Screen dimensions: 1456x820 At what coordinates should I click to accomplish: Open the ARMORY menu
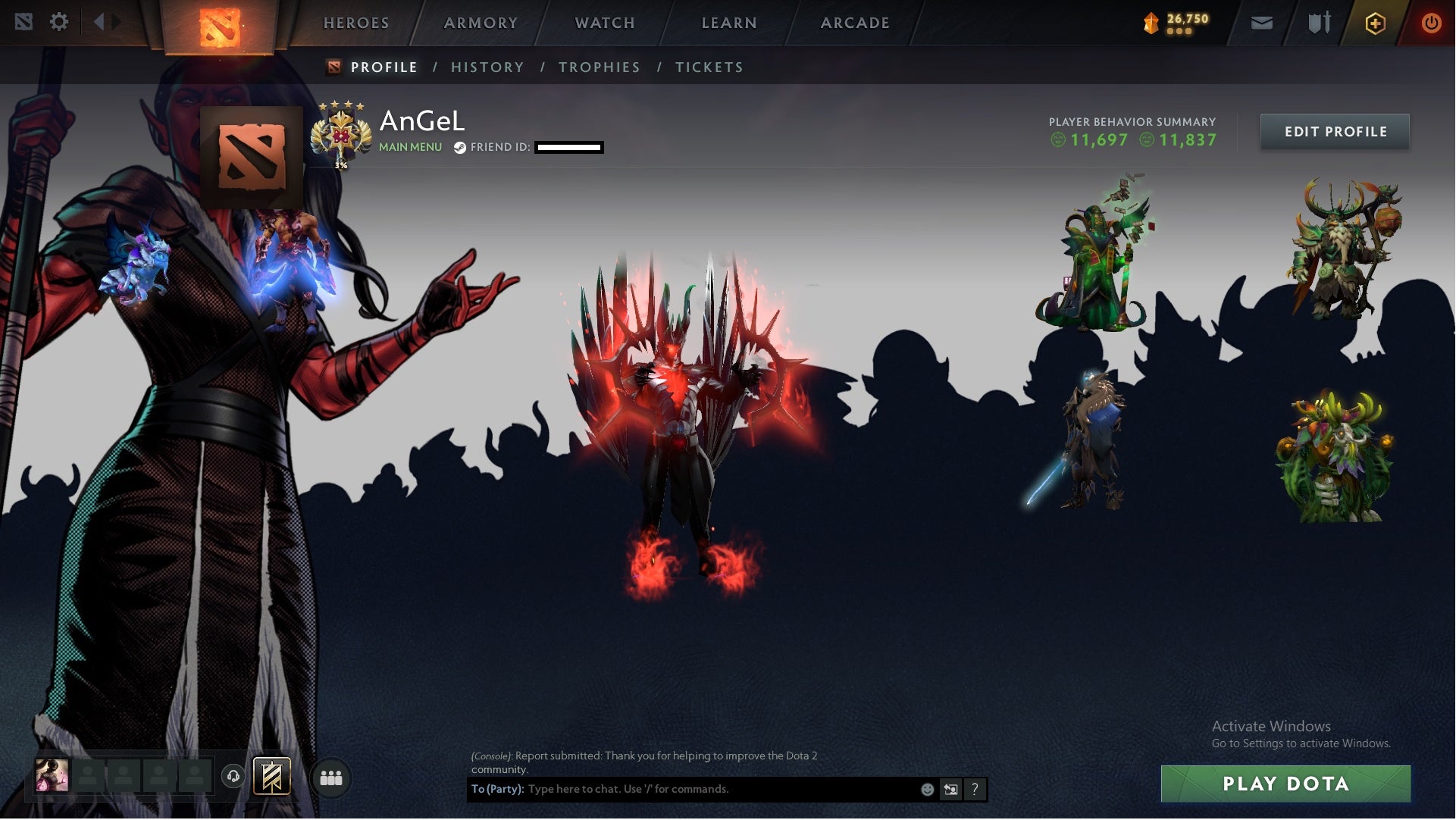(480, 23)
